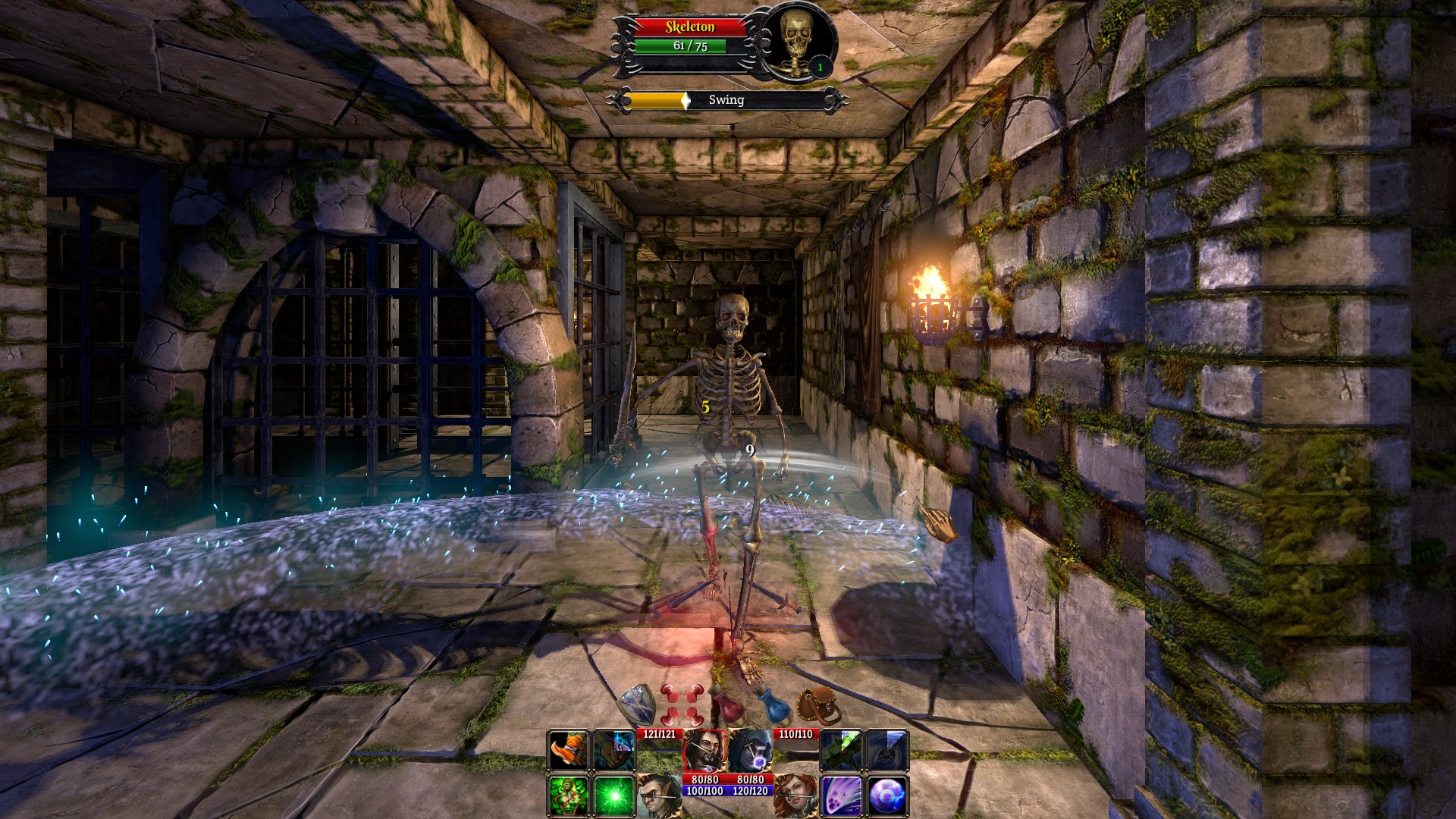Click the crossed-swords shield icon
The width and height of the screenshot is (1456, 819).
[x=637, y=704]
